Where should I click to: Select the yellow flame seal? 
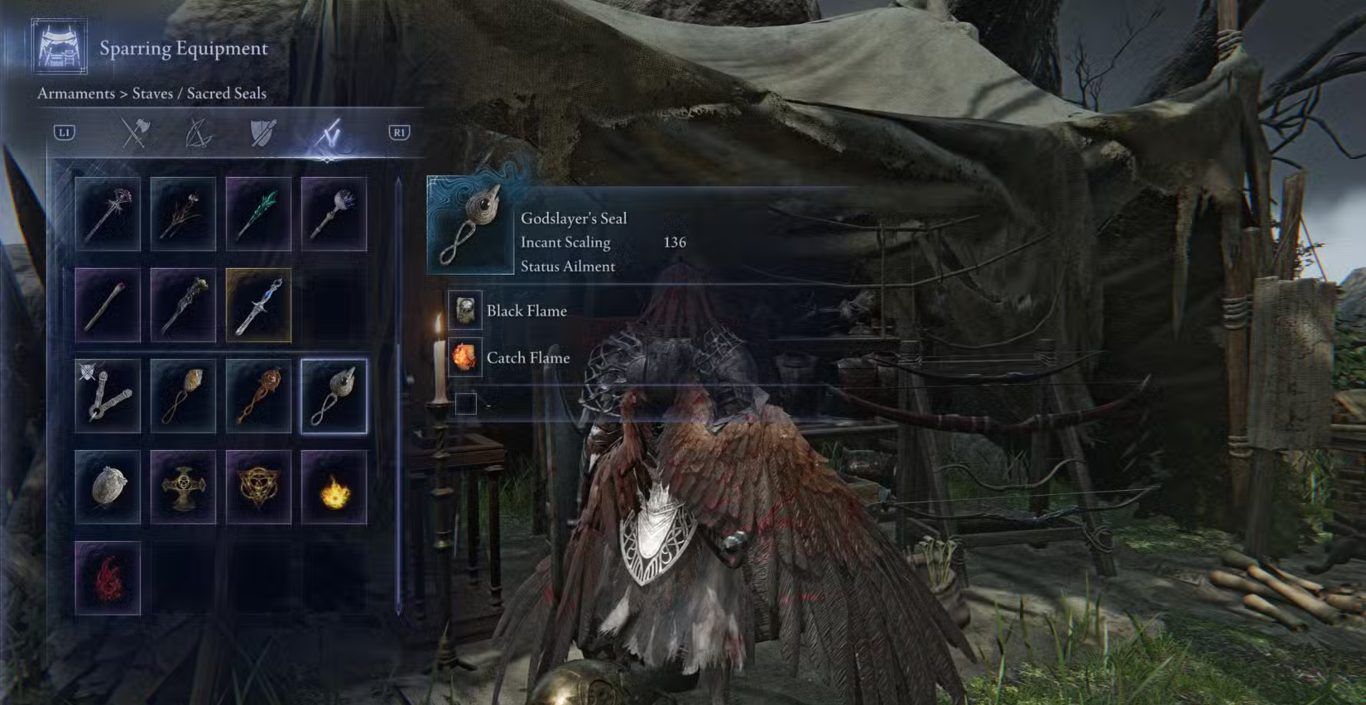point(334,487)
